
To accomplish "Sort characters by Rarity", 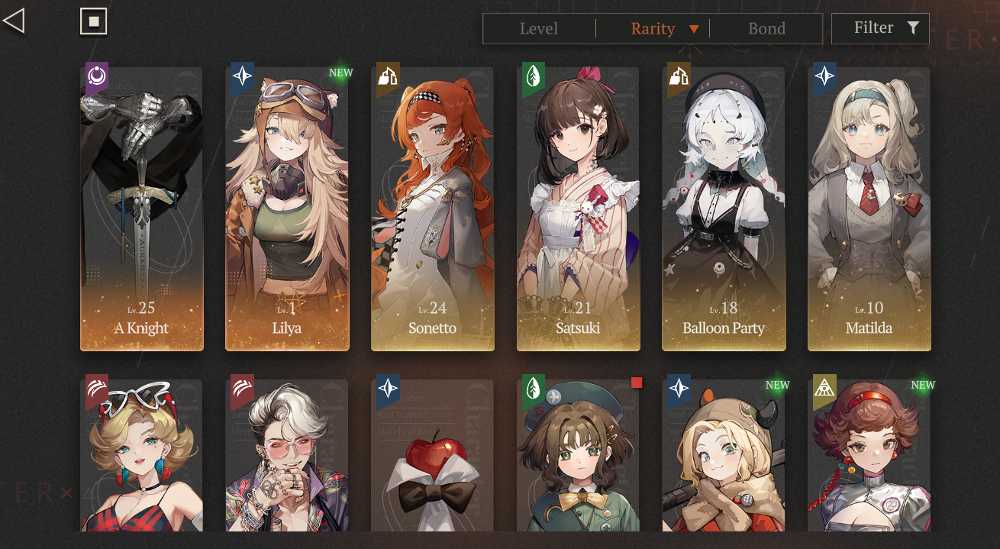I will 654,29.
